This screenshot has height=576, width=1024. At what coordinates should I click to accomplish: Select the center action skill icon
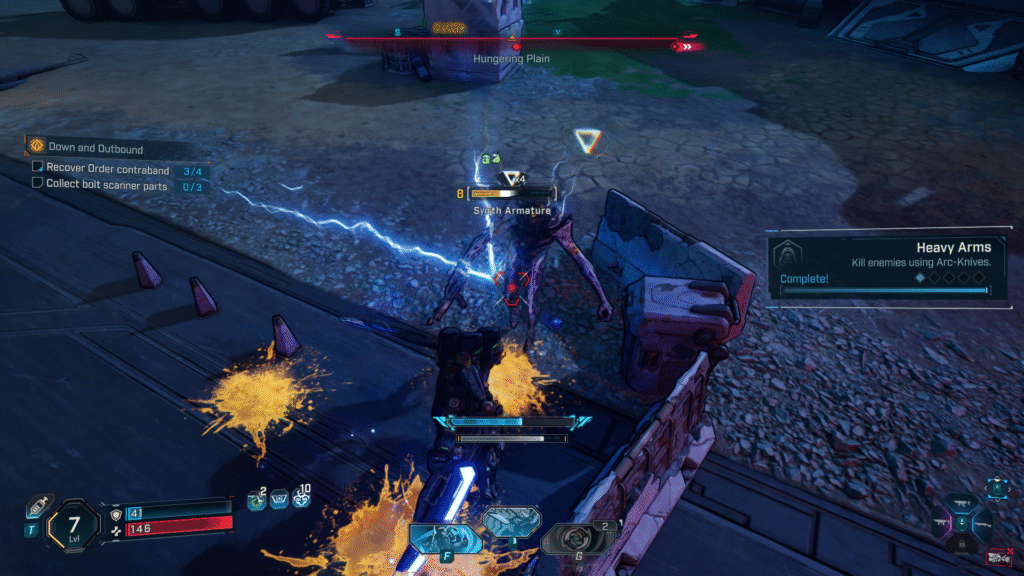tap(511, 520)
